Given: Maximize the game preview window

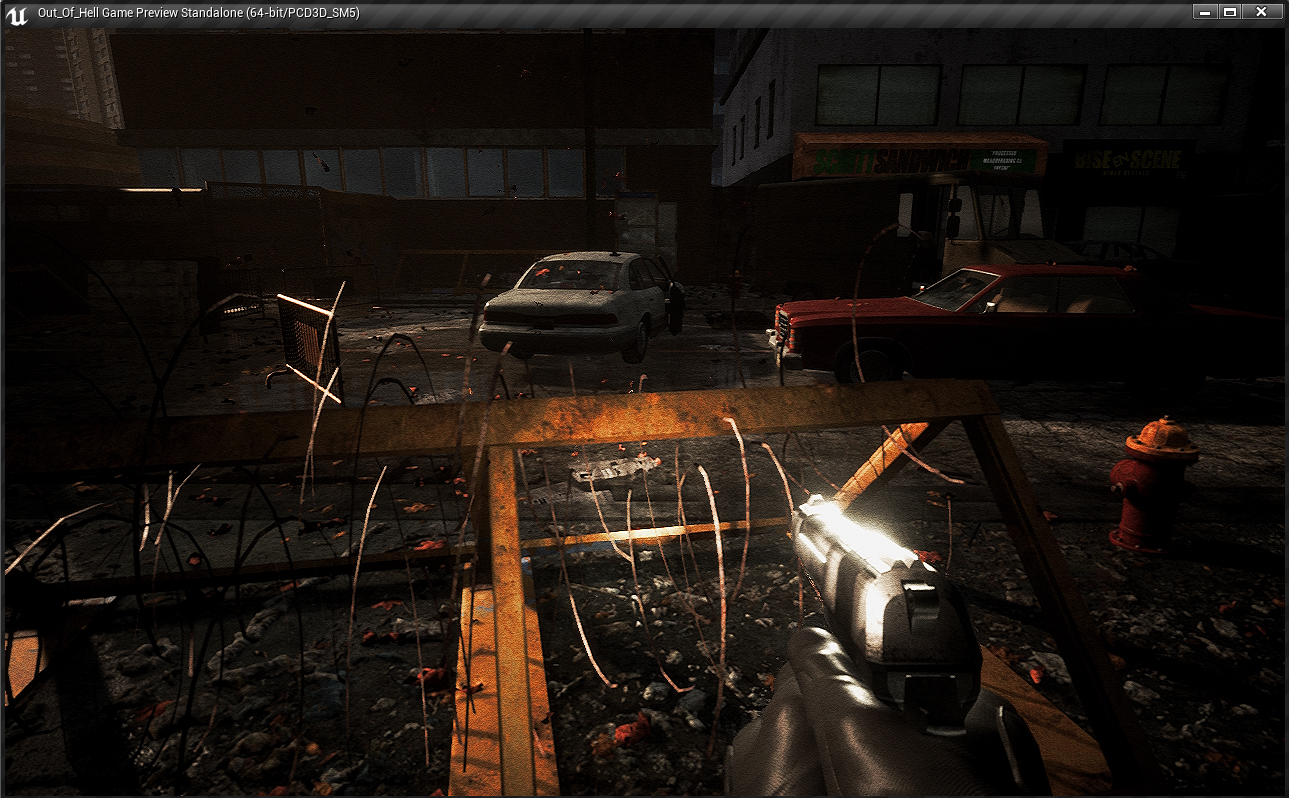Looking at the screenshot, I should (1230, 12).
